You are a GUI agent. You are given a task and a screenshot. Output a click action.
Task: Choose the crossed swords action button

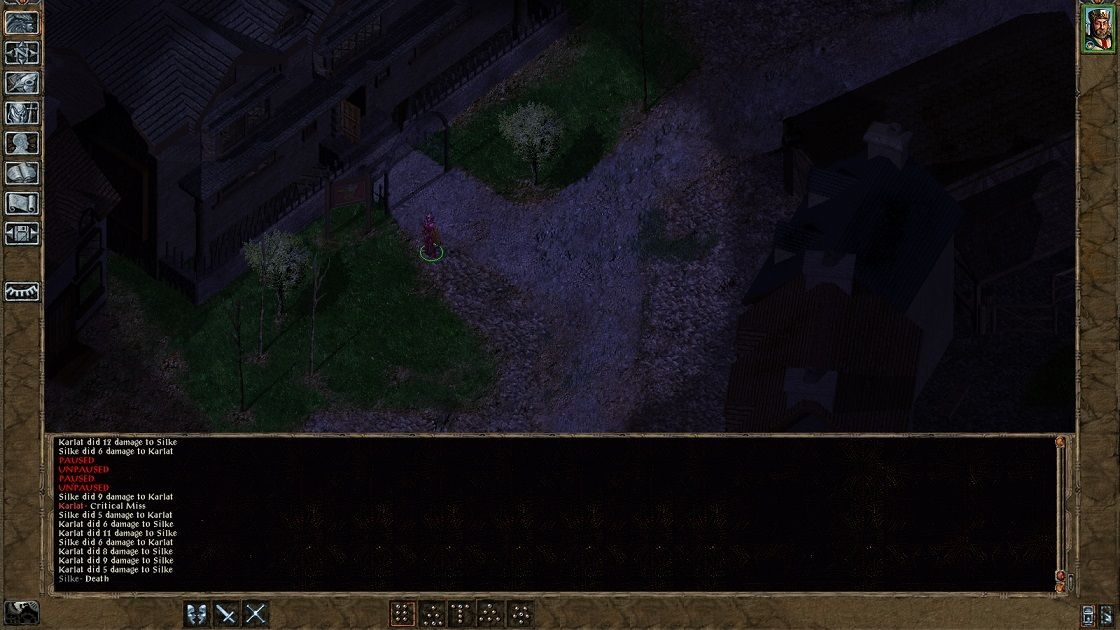[256, 613]
